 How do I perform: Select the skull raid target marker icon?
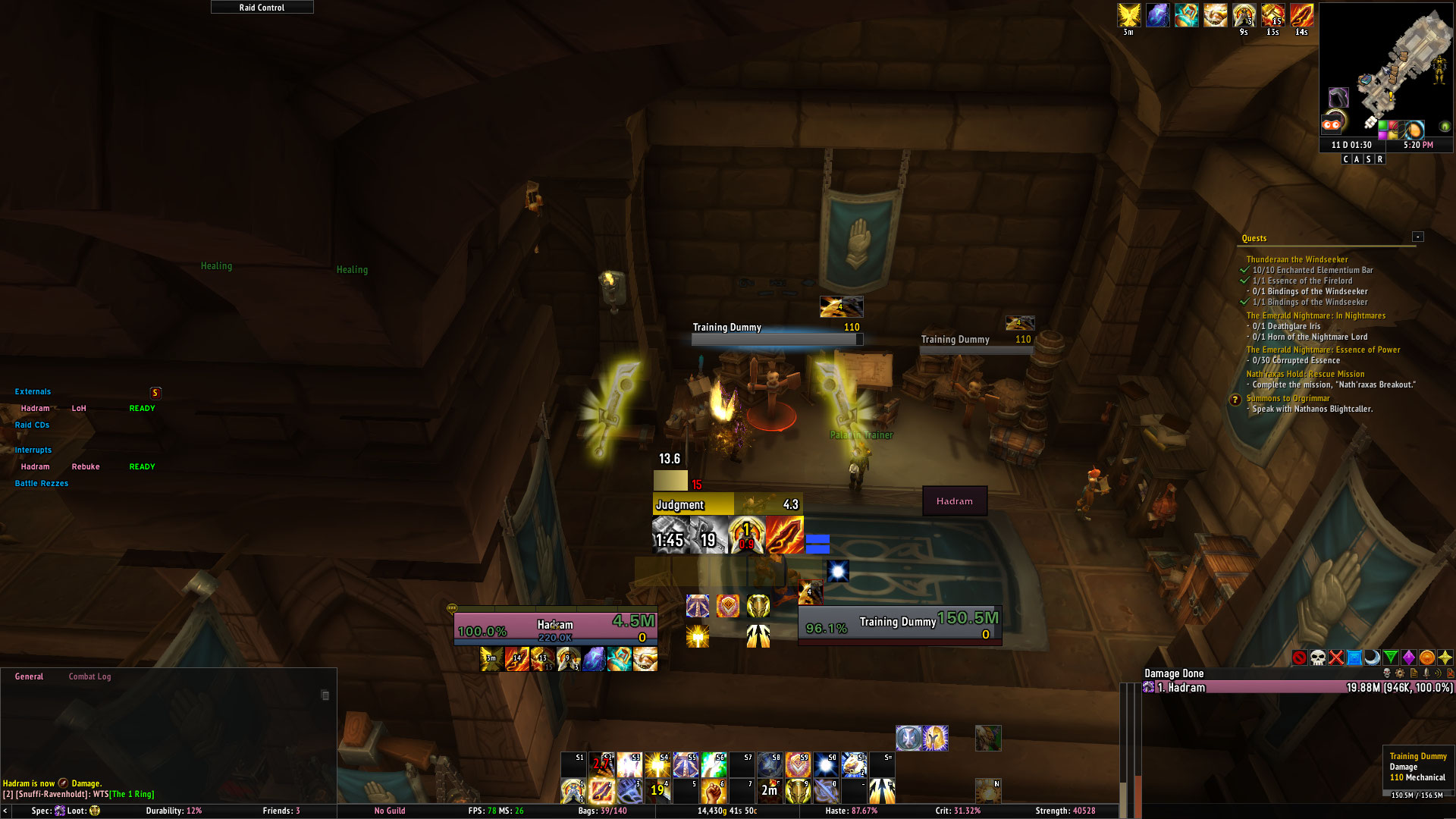point(1317,657)
